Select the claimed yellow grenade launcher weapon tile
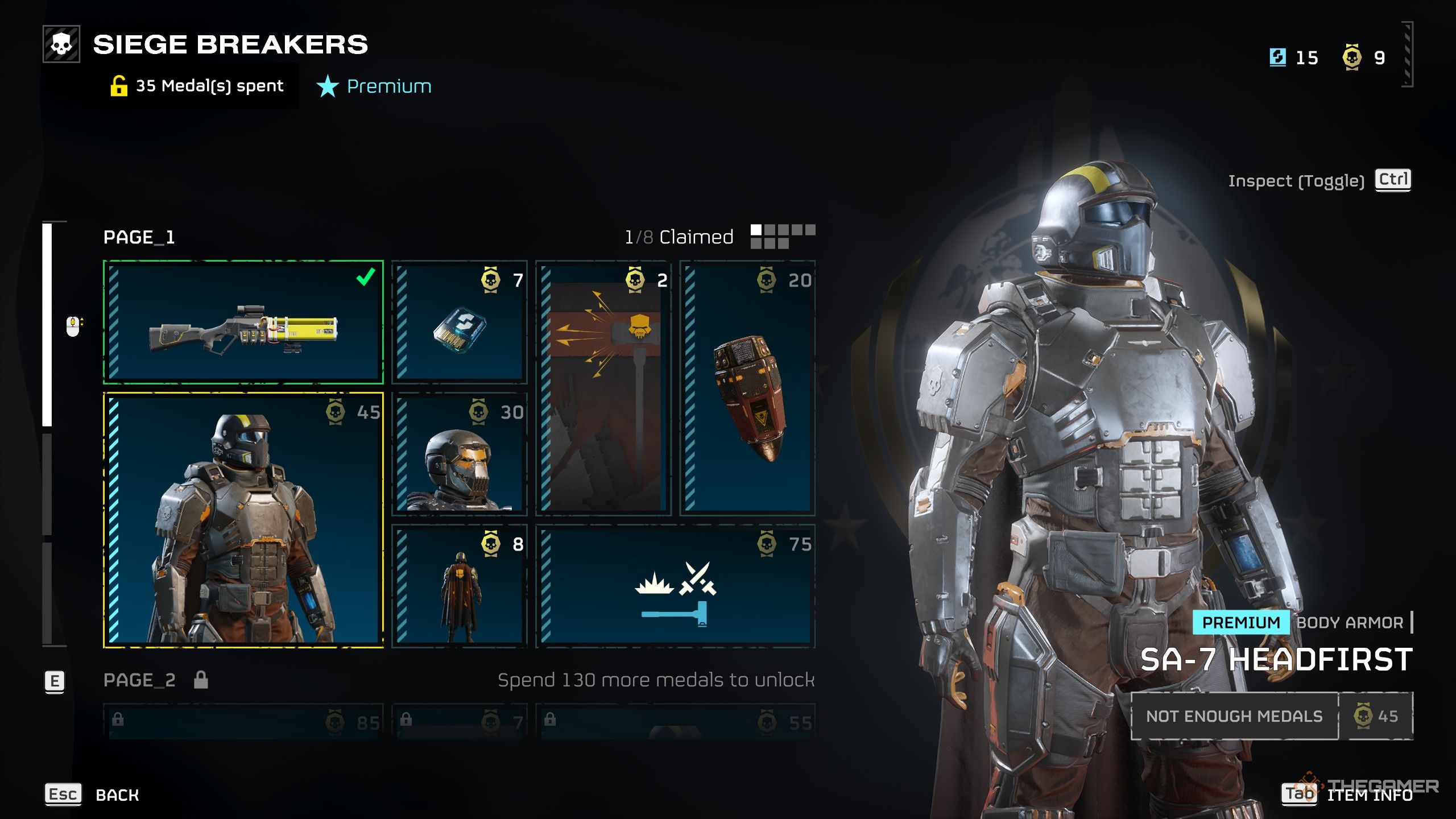The width and height of the screenshot is (1456, 819). [243, 322]
